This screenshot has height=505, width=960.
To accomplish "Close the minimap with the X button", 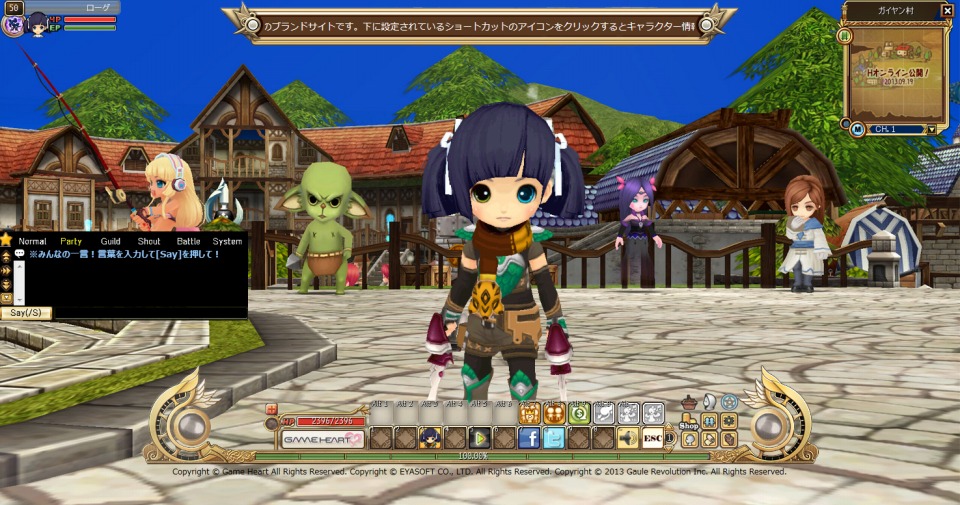I will coord(947,11).
